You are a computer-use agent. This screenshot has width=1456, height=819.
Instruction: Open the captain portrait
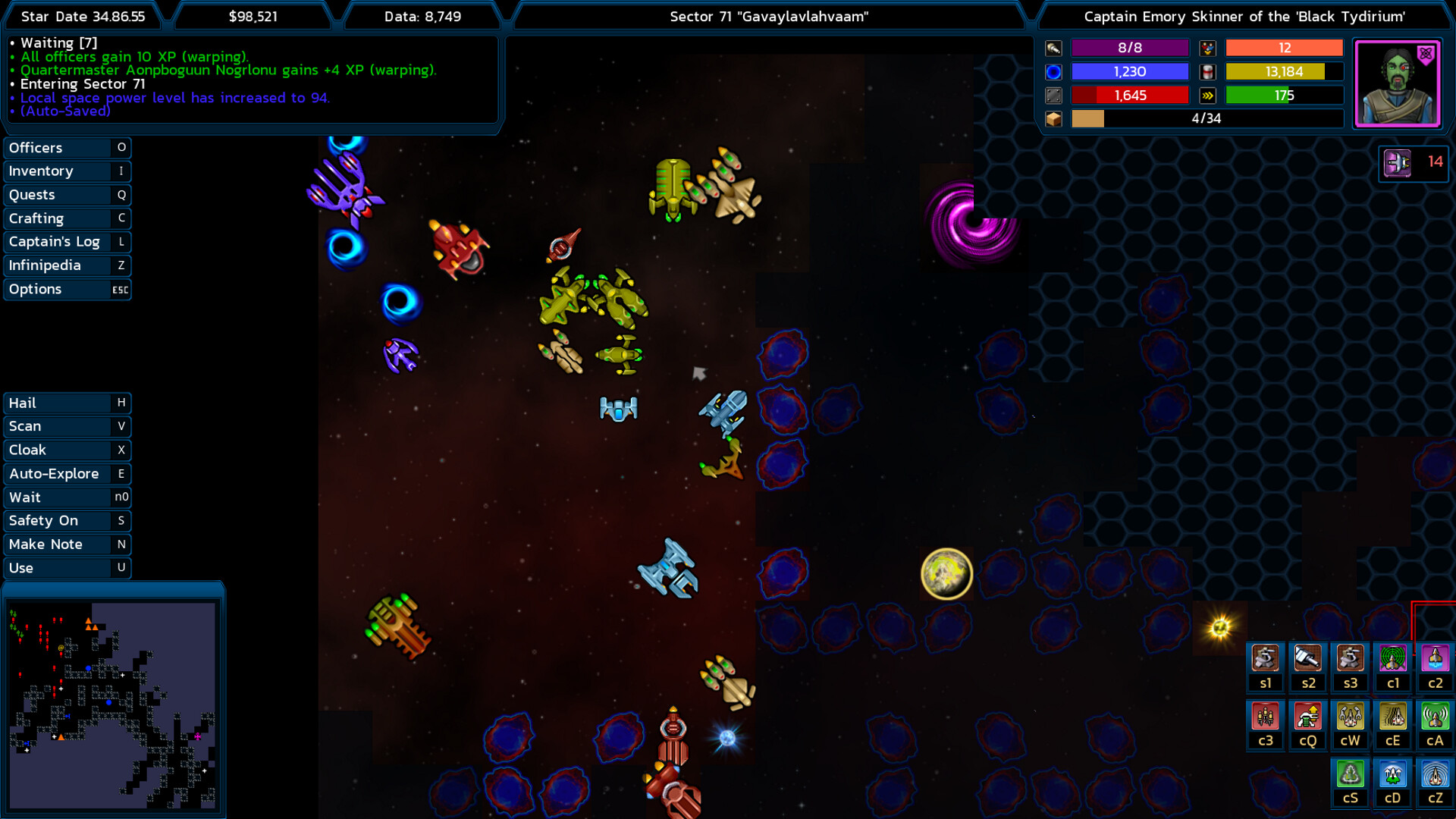(1397, 83)
